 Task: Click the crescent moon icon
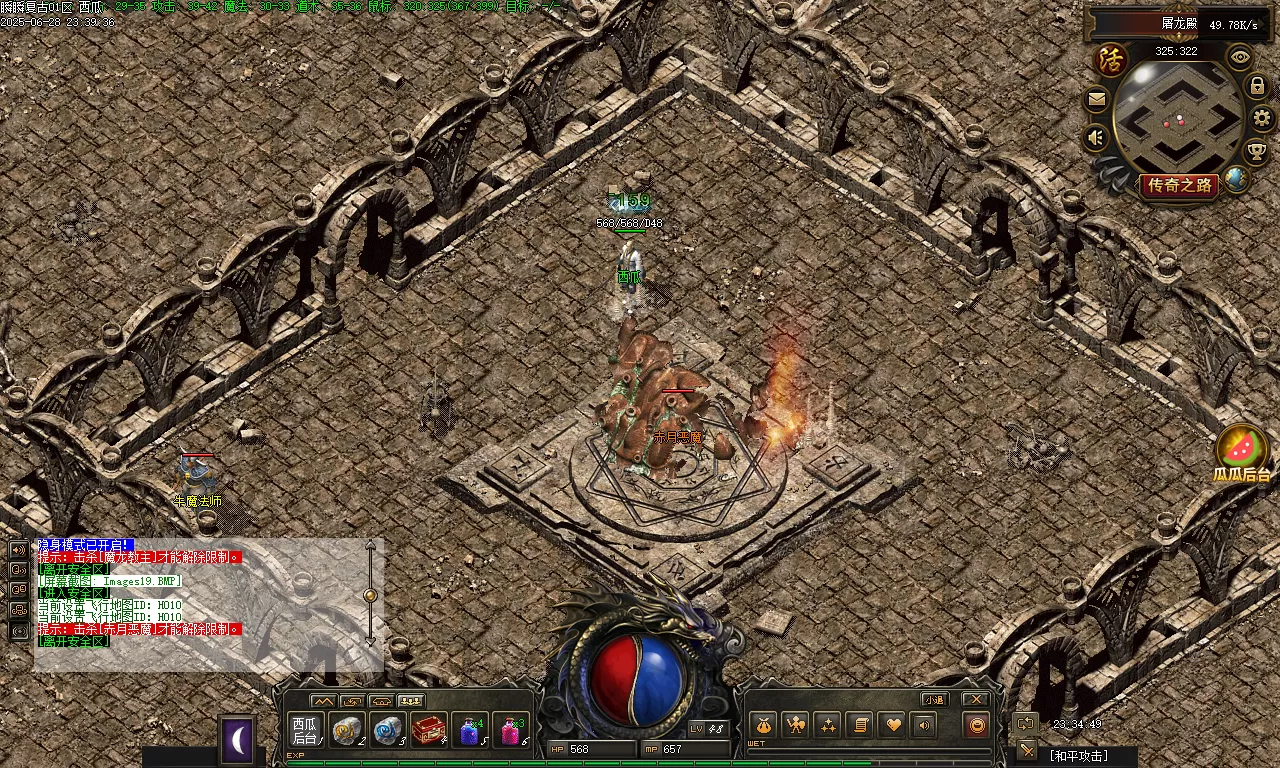coord(238,740)
